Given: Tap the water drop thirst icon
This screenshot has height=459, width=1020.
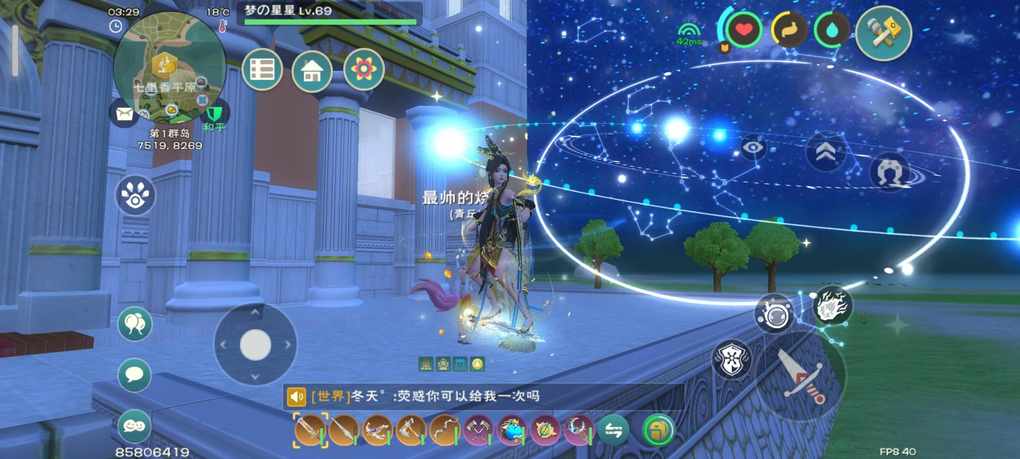Looking at the screenshot, I should [x=831, y=30].
